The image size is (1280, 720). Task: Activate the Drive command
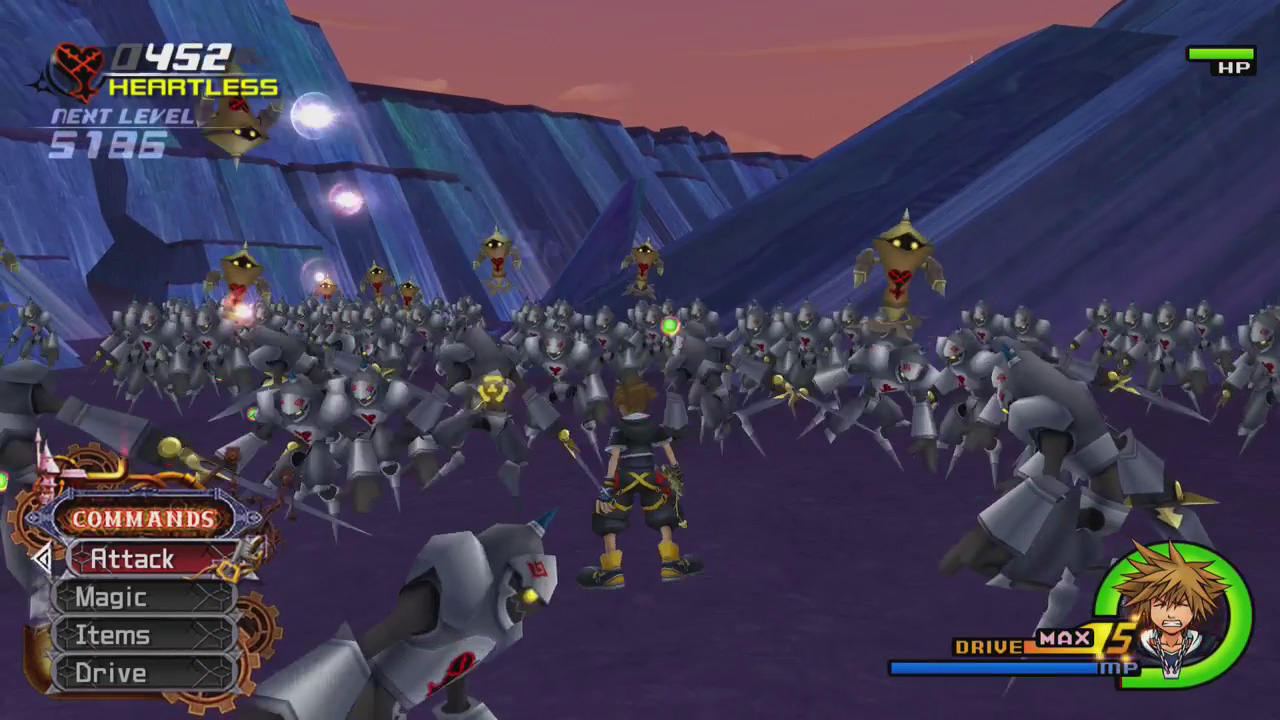click(145, 673)
